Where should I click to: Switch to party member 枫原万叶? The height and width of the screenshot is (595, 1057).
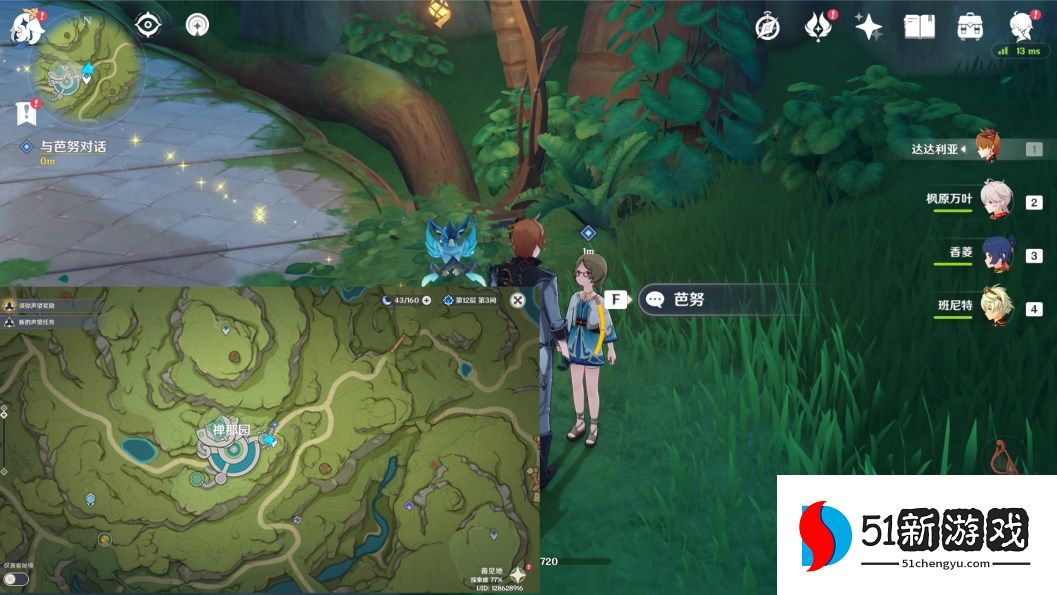click(996, 199)
